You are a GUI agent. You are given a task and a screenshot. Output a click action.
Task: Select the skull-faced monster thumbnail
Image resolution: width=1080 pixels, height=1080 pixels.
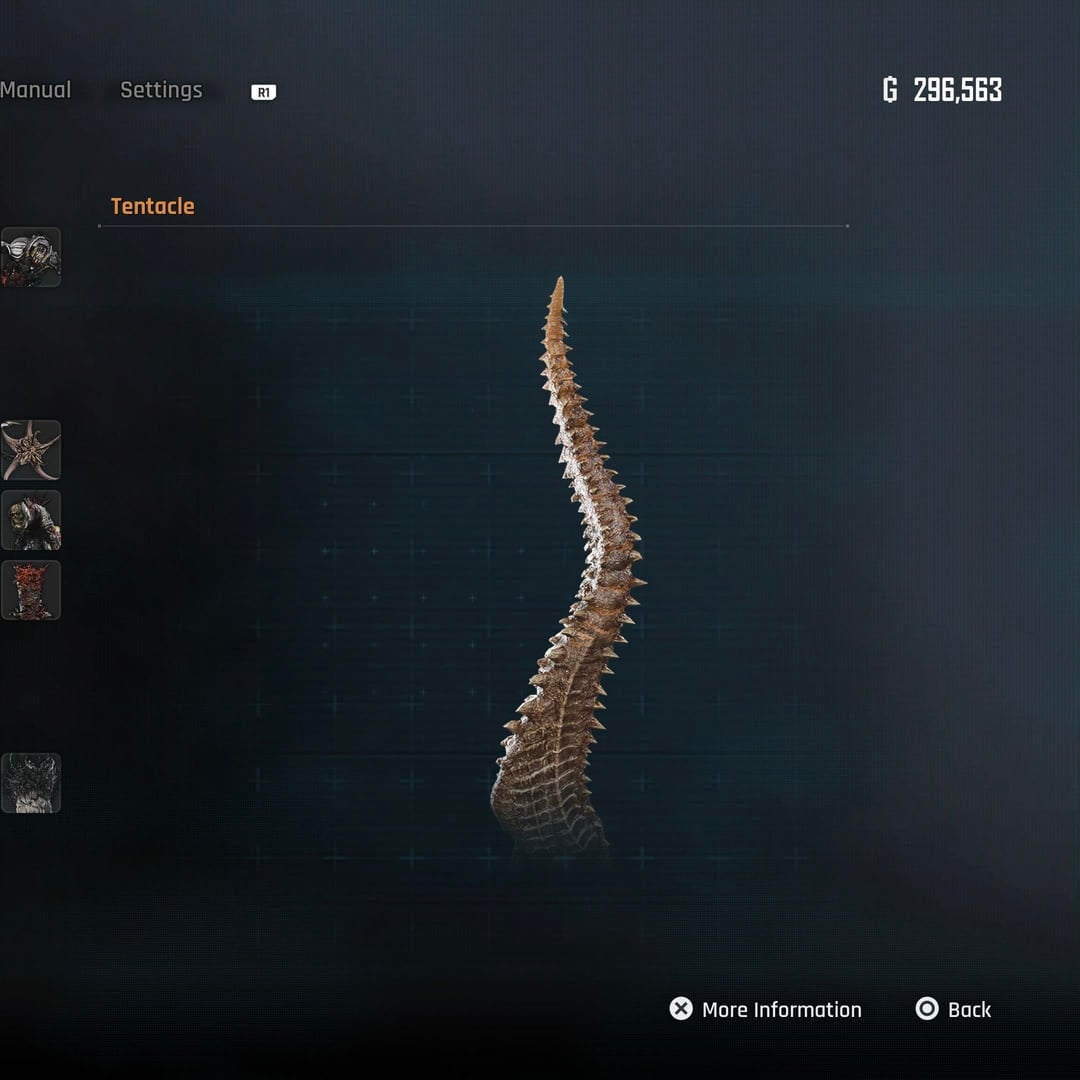(31, 520)
